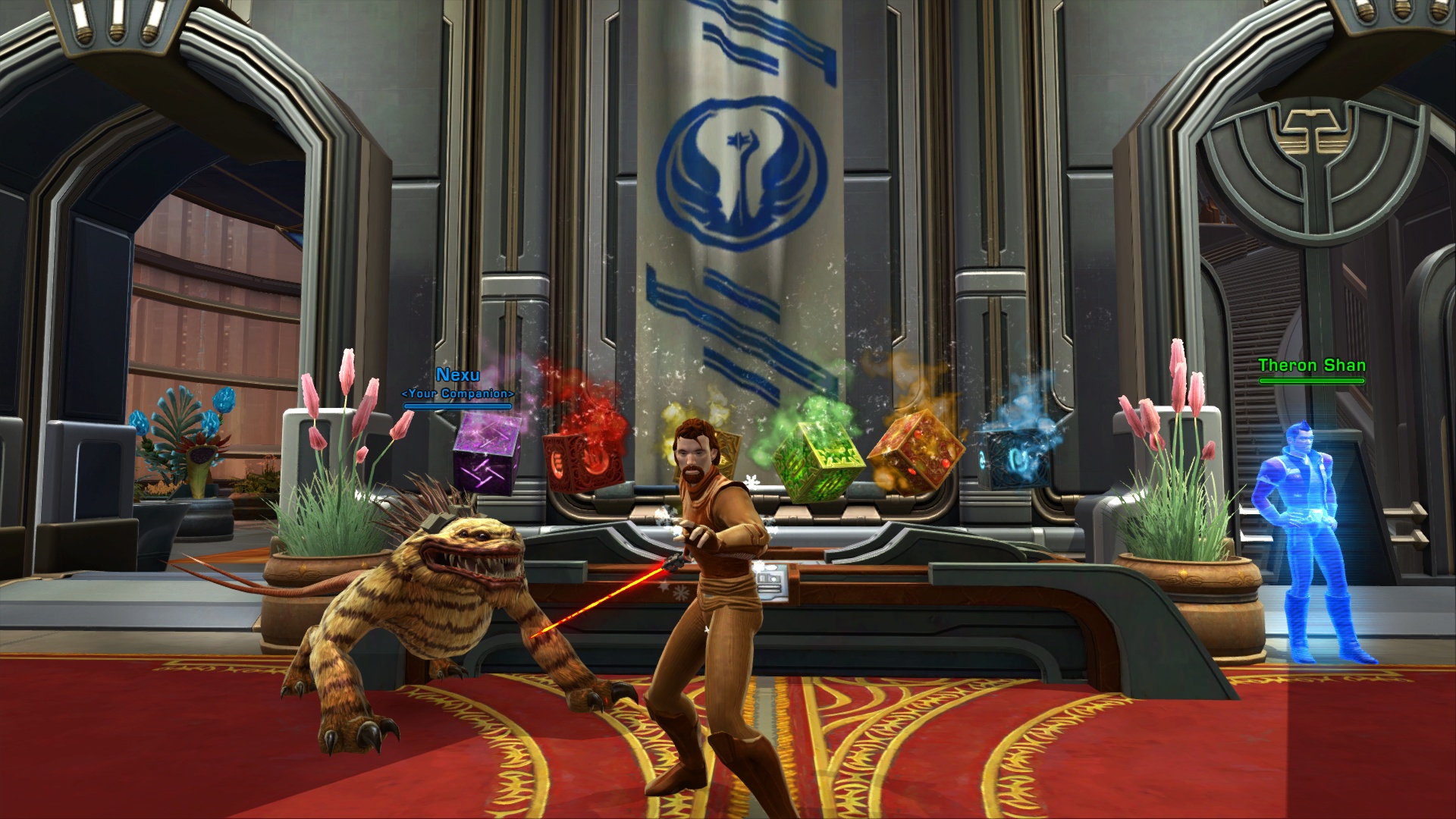The height and width of the screenshot is (819, 1456).
Task: Select the Nexu companion nameplate
Action: [x=457, y=375]
